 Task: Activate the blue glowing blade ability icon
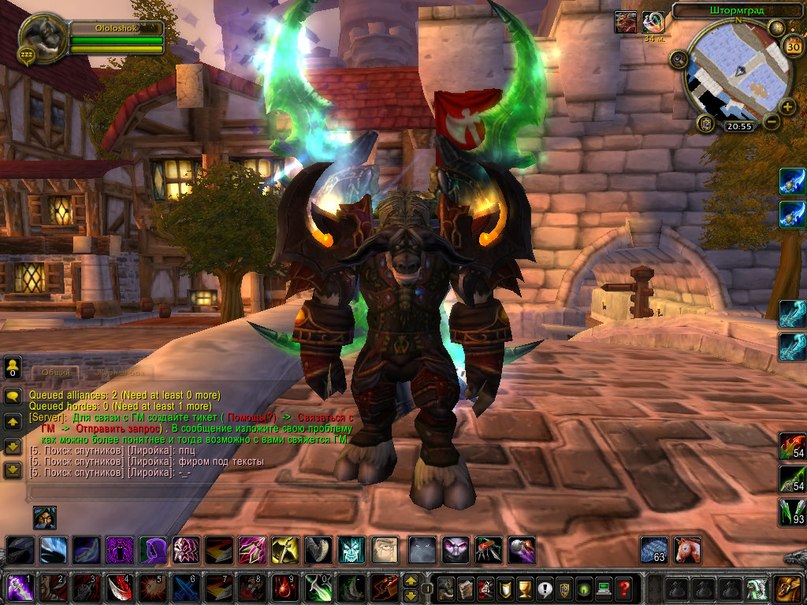coord(793,181)
